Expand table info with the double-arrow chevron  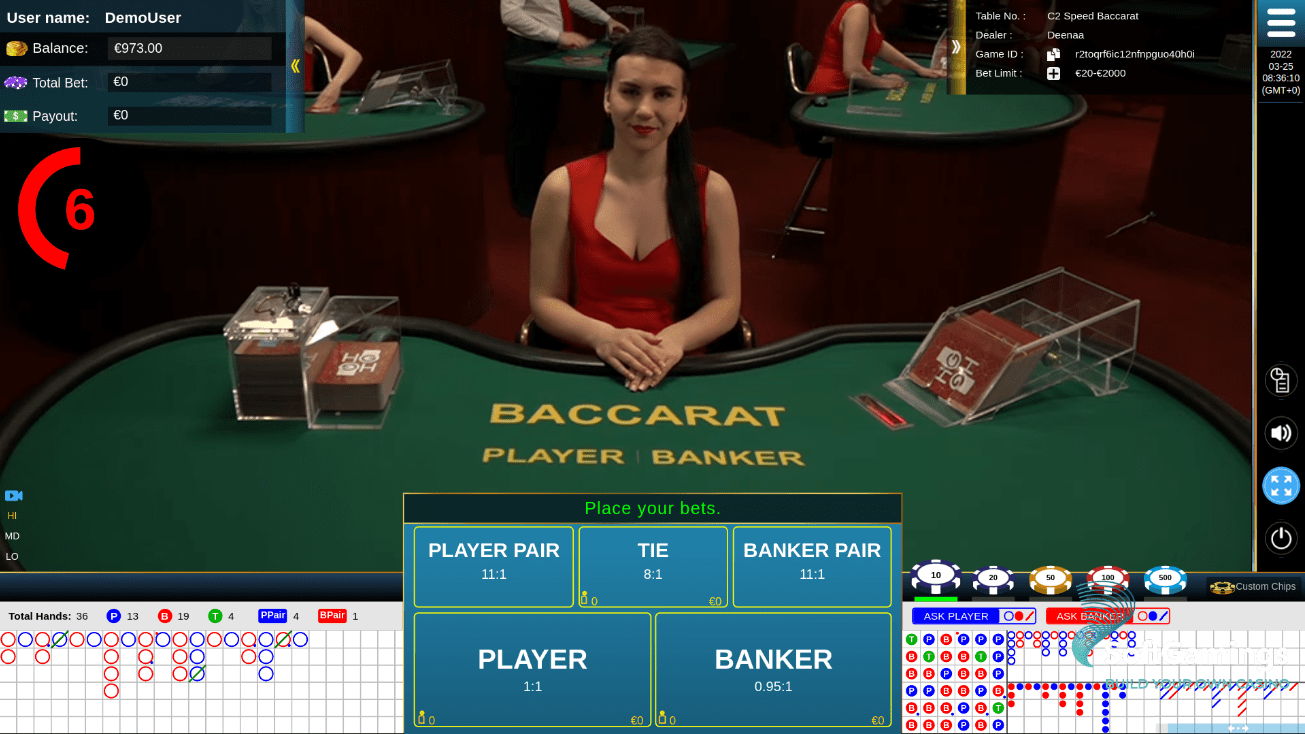click(x=956, y=44)
